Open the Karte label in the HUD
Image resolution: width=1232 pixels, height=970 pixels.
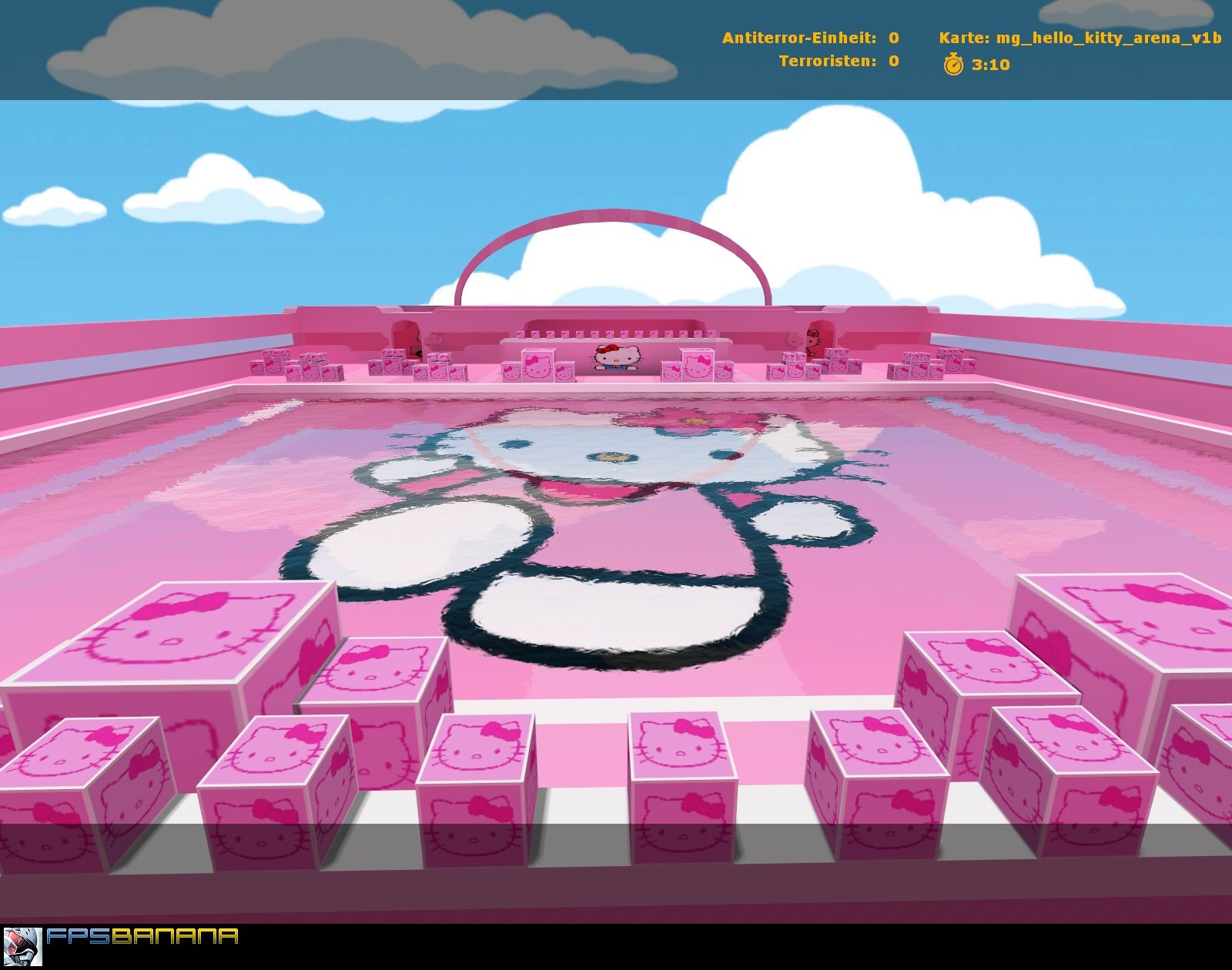point(964,35)
